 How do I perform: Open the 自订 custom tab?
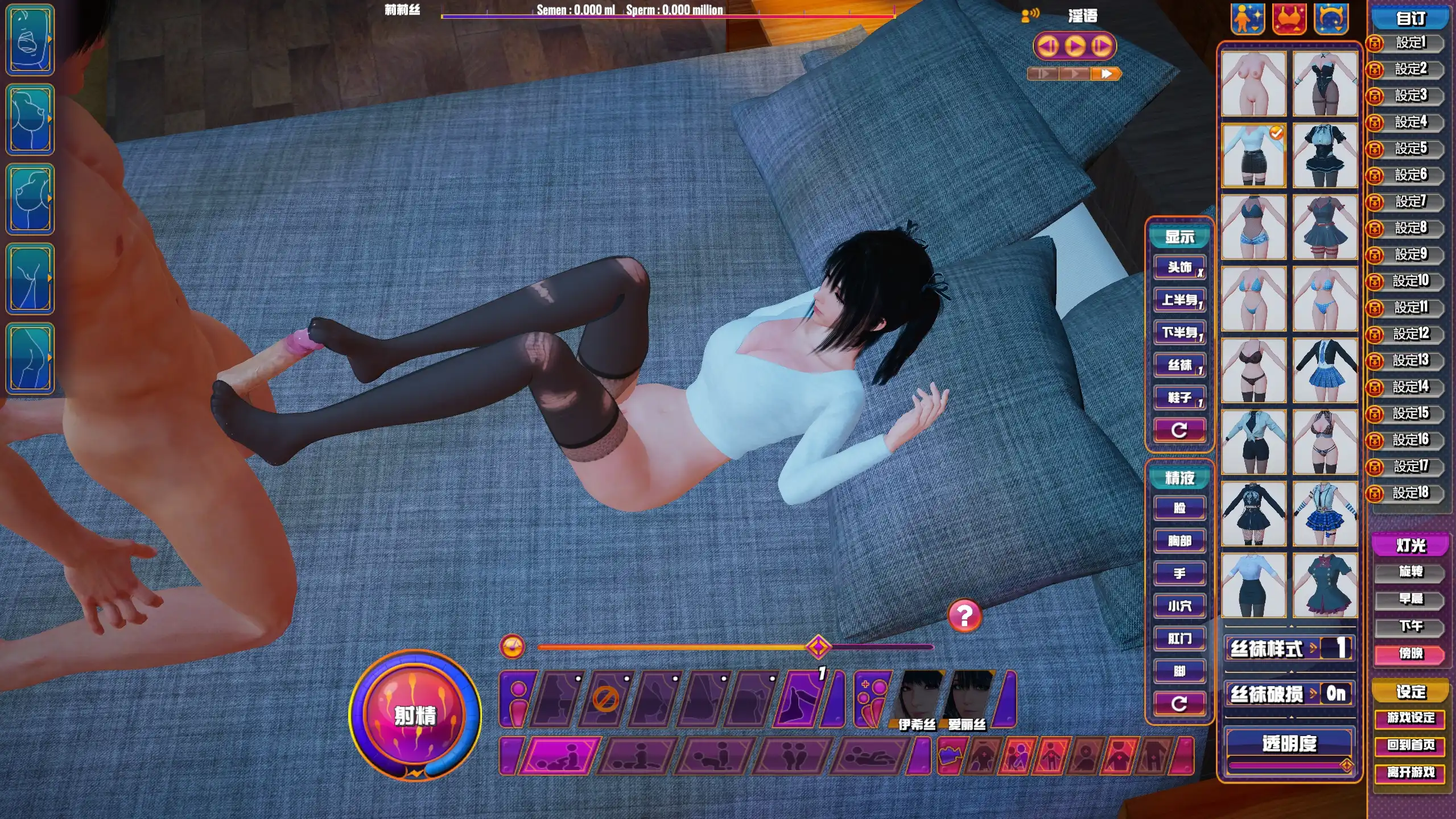1410,18
